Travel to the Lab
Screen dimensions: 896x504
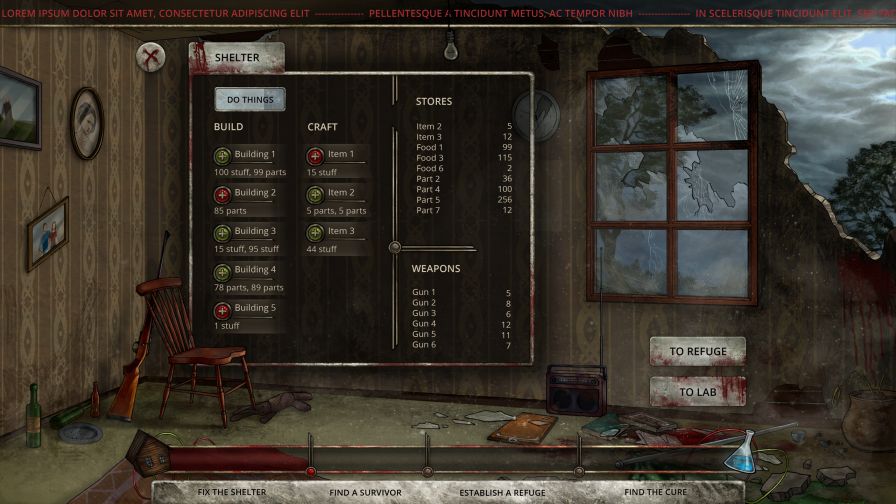(x=697, y=392)
